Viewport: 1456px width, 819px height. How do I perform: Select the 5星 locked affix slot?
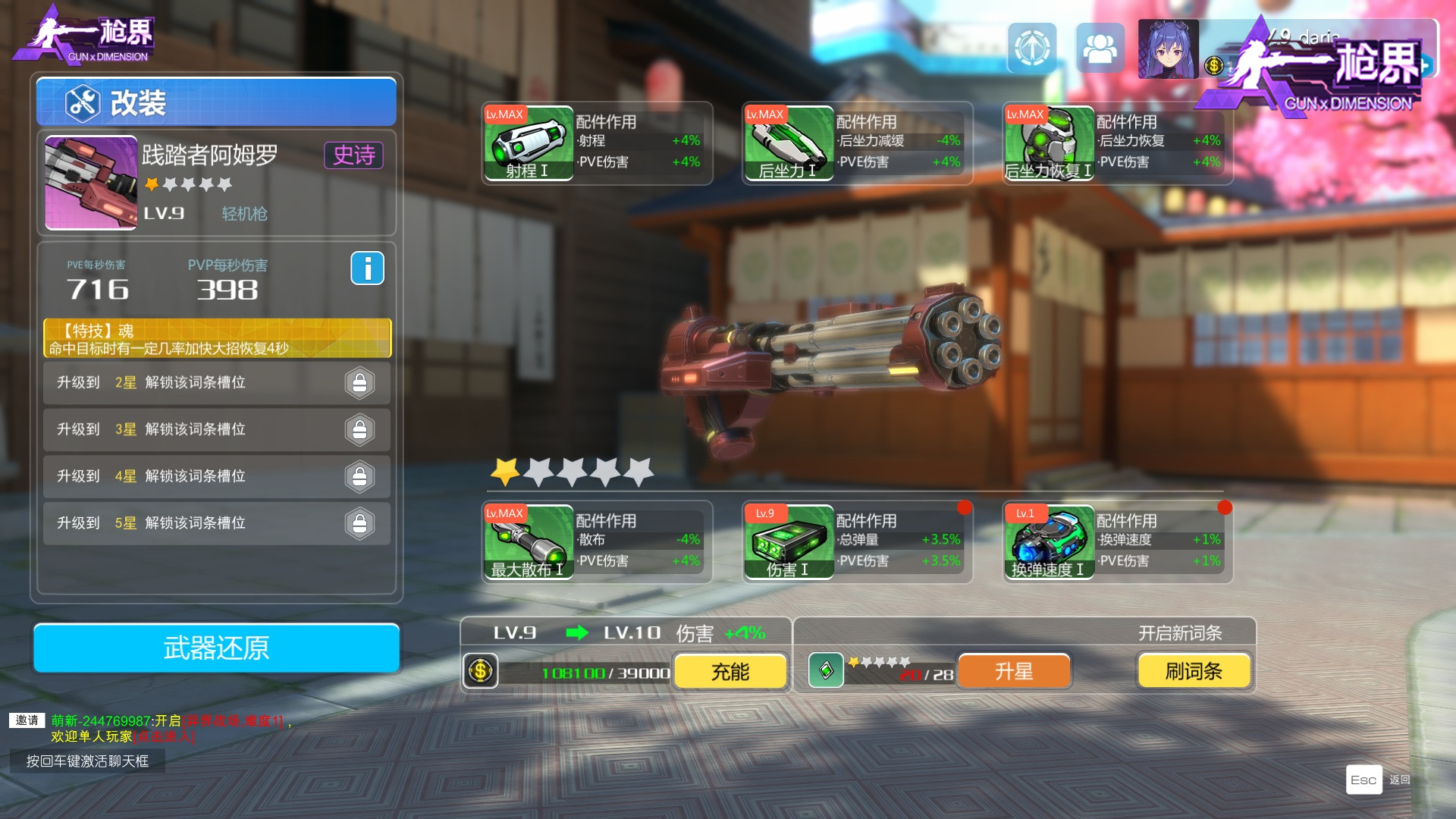tap(217, 523)
